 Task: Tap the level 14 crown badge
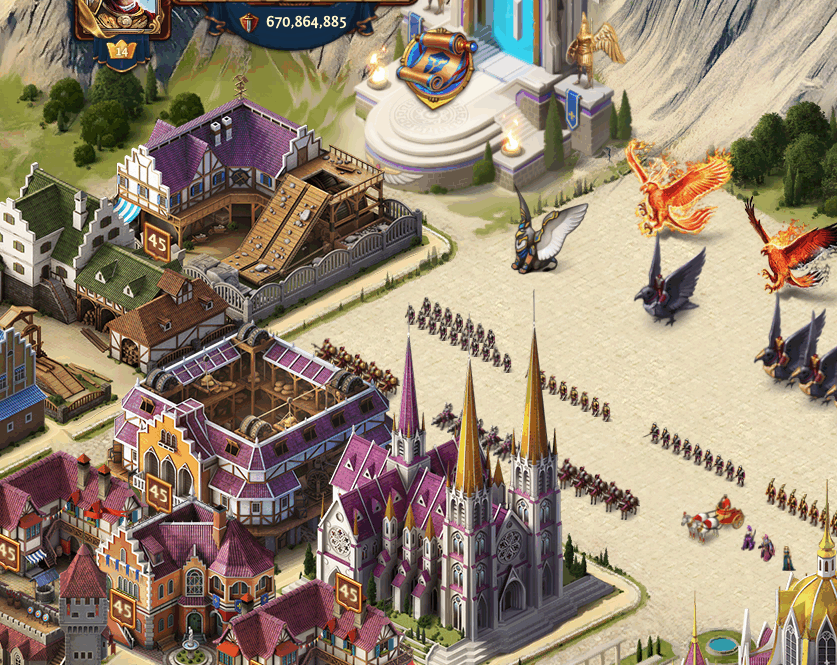click(x=122, y=50)
